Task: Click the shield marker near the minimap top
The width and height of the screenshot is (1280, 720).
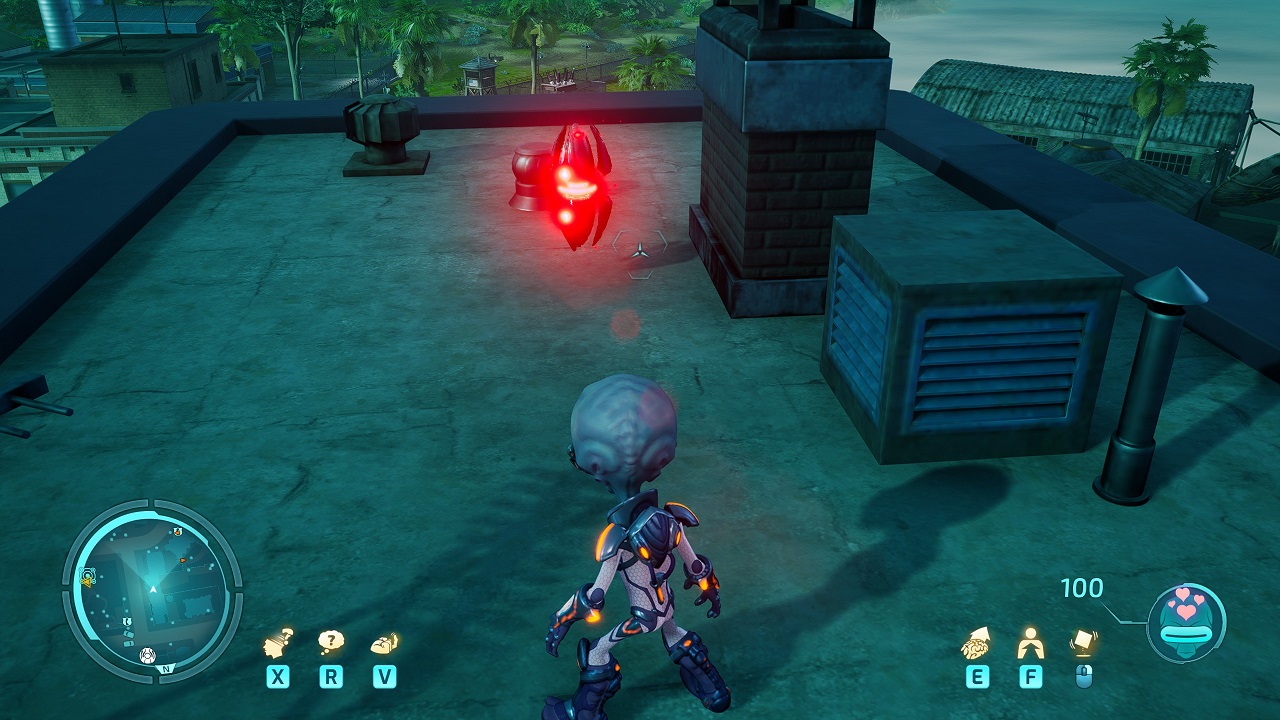Action: point(177,531)
